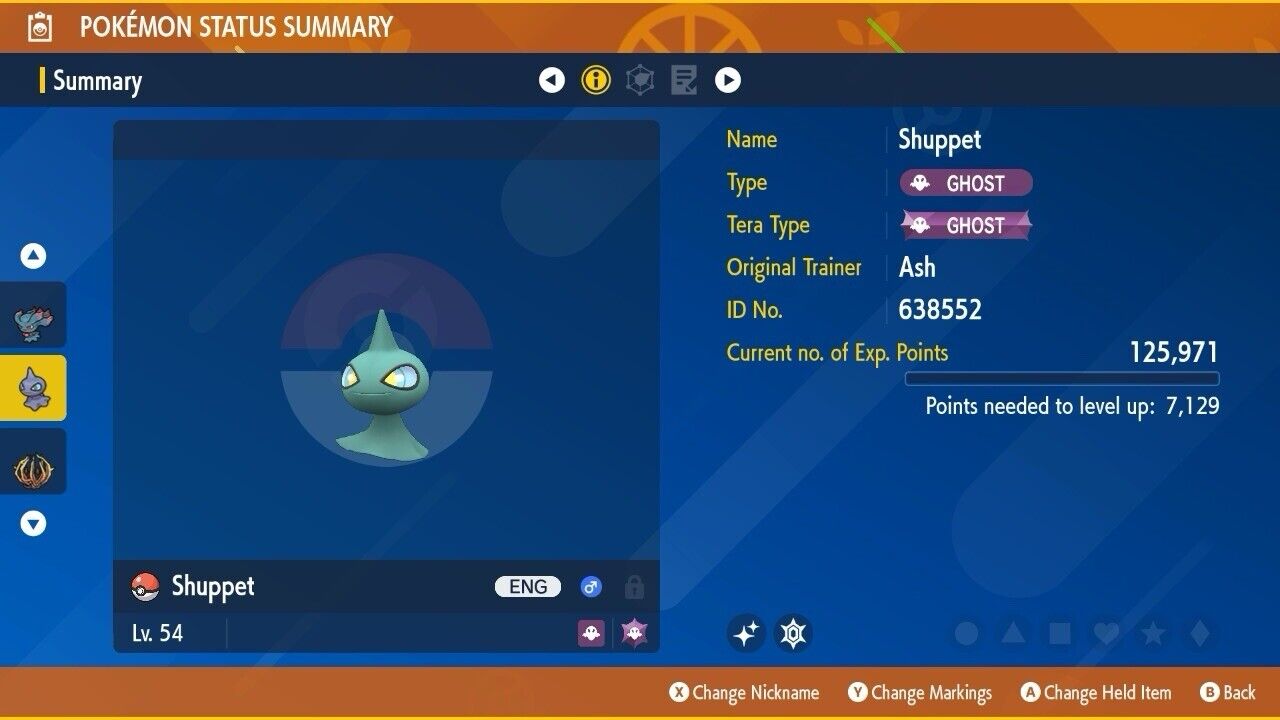Viewport: 1280px width, 720px height.
Task: Click the up arrow above the party list
Action: pos(33,257)
